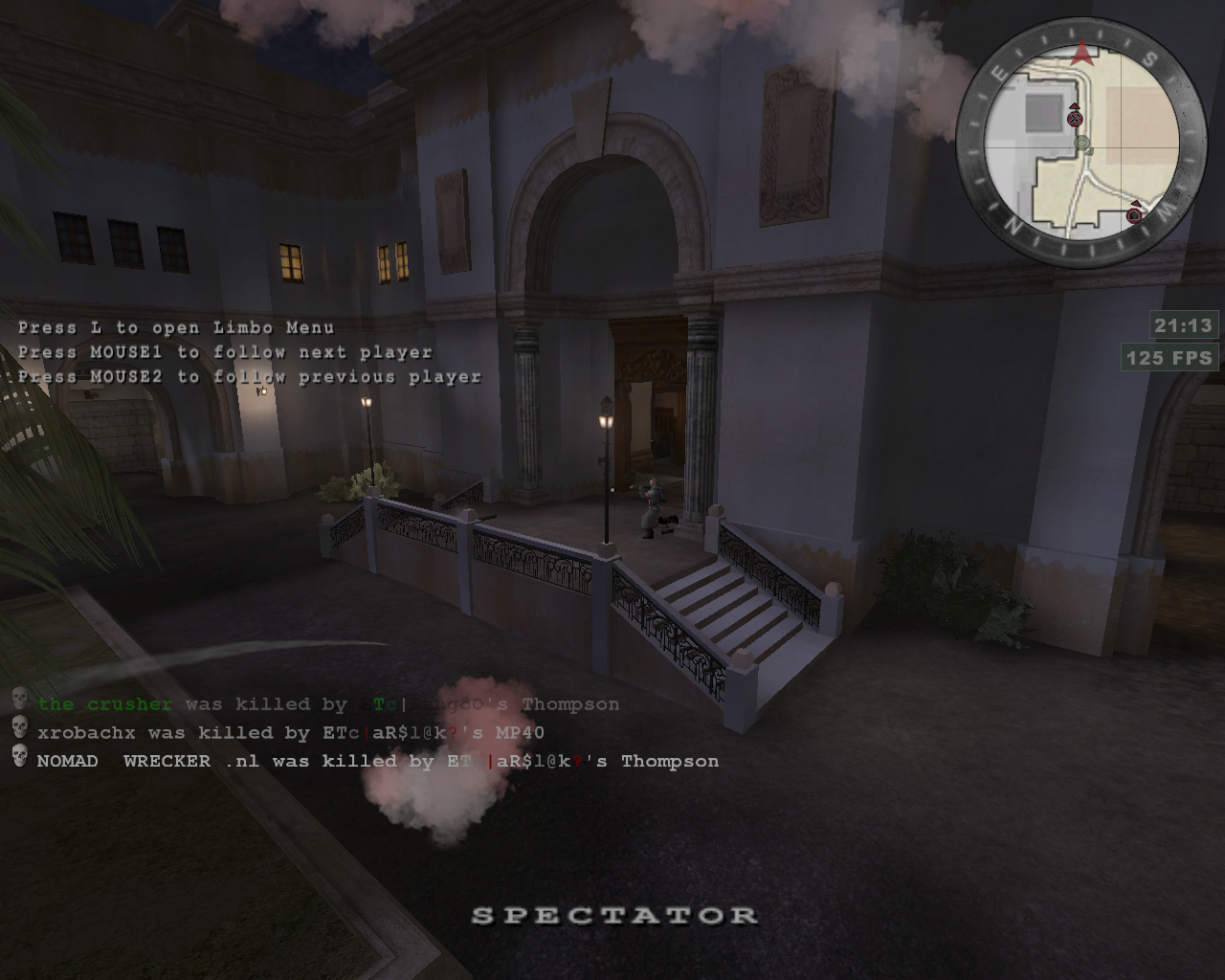Select the crusher kill feed entry
This screenshot has height=980, width=1225.
[327, 704]
